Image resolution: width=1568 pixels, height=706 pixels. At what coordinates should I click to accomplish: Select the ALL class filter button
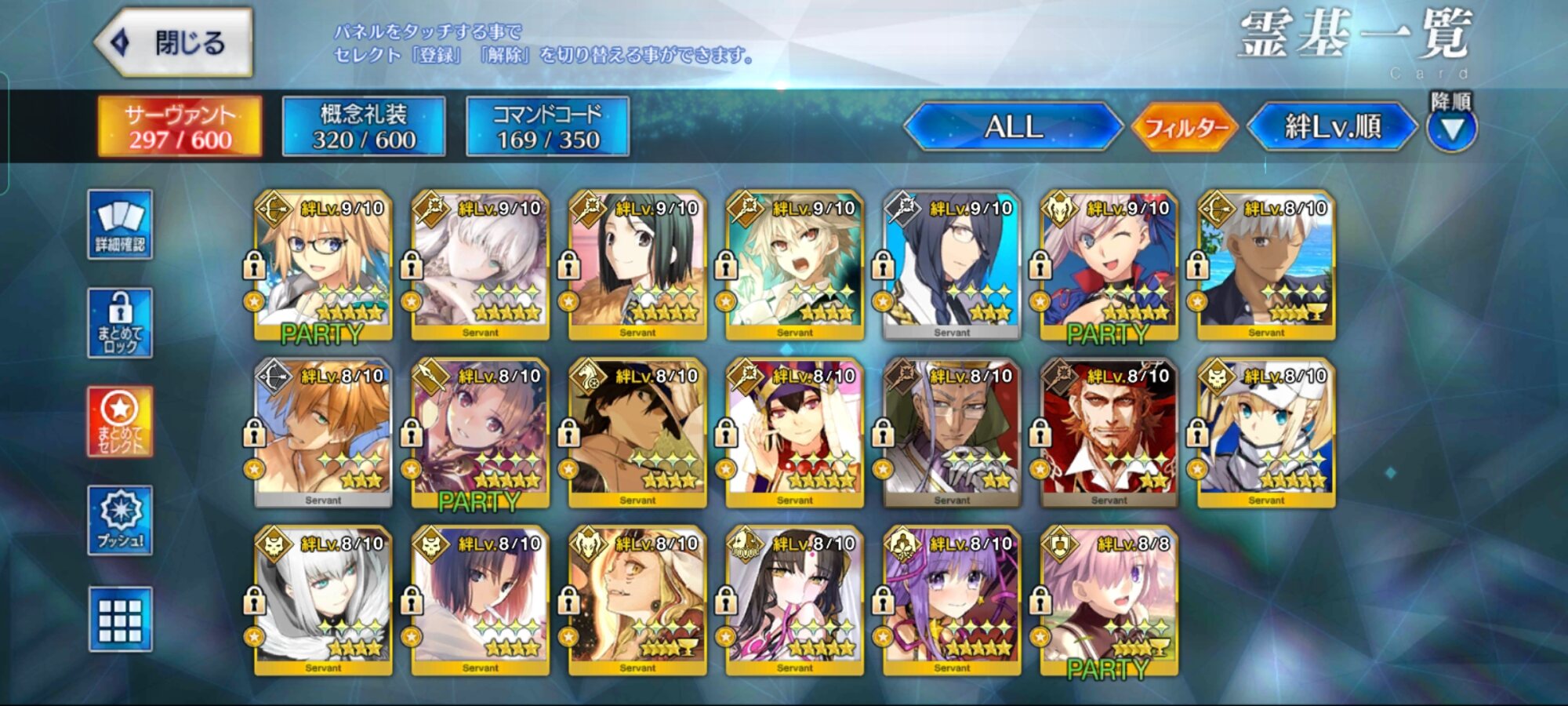pos(1013,127)
